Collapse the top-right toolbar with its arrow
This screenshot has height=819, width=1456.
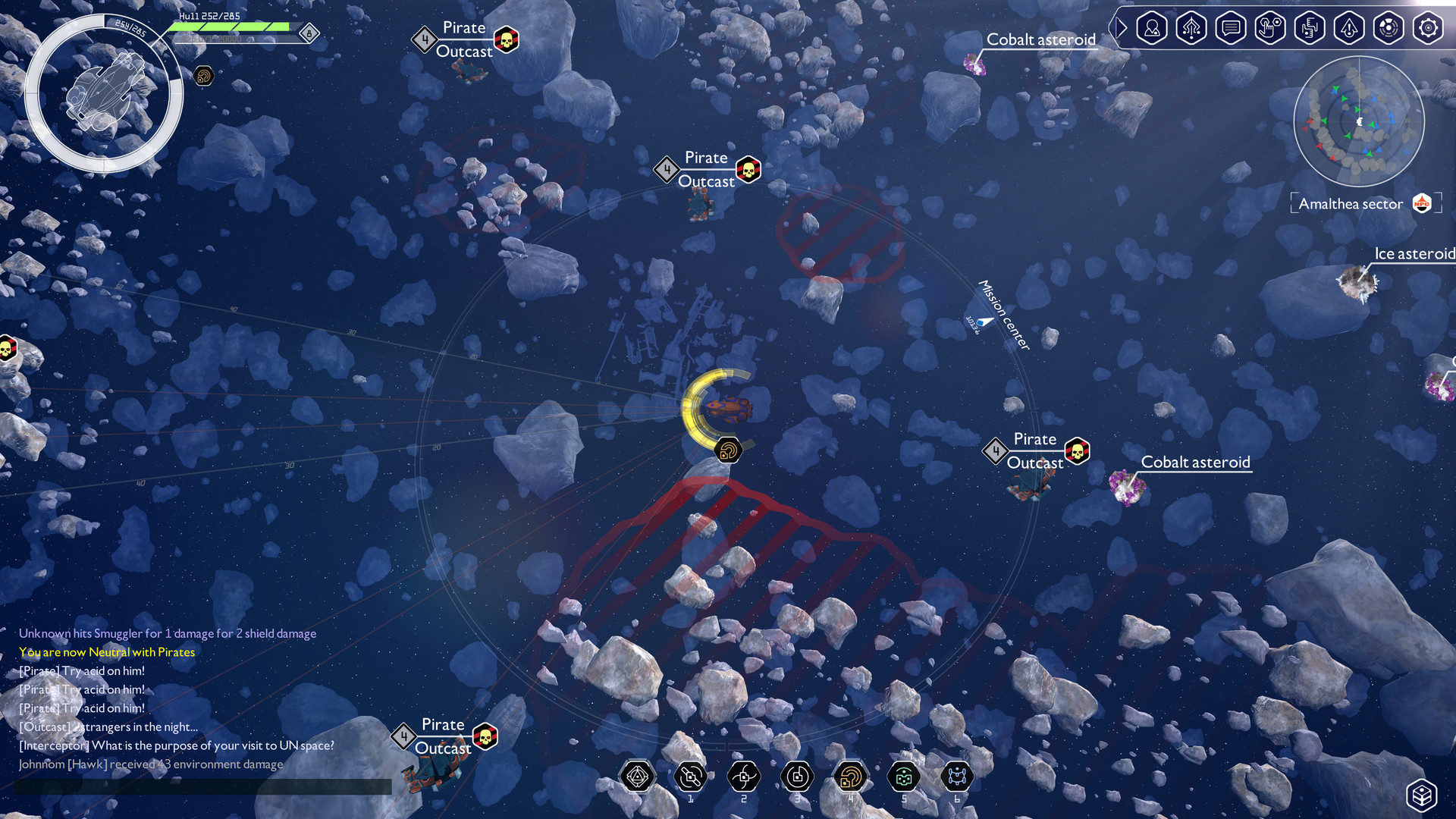tap(1121, 28)
